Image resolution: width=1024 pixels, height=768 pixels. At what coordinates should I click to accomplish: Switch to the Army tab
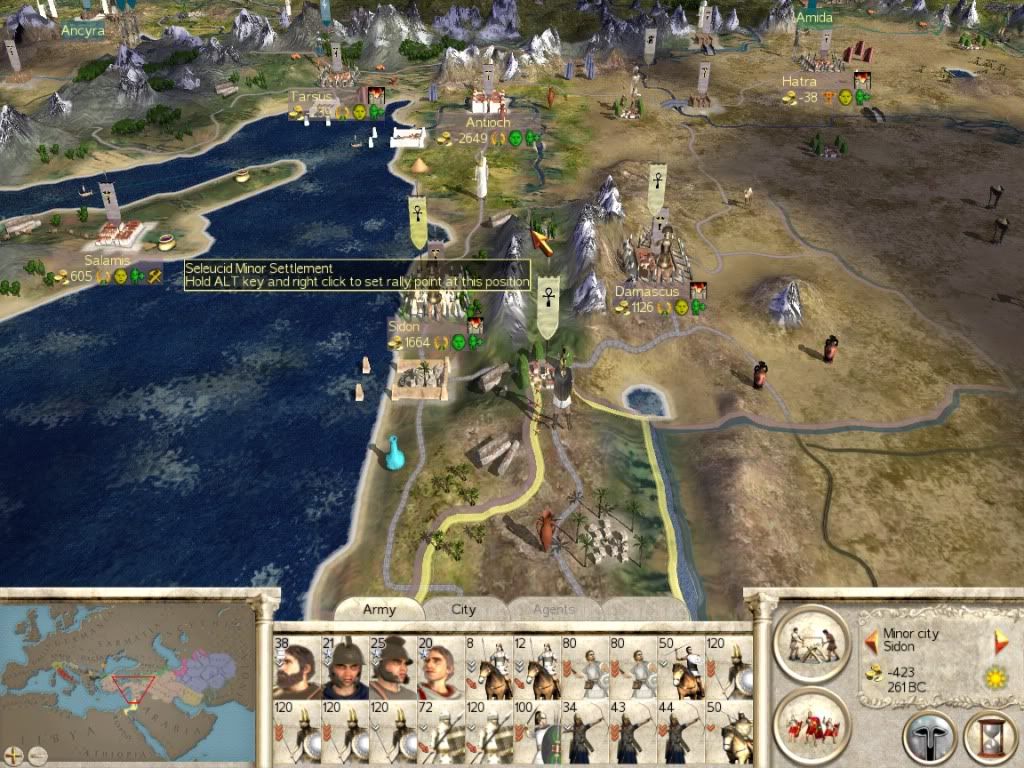[379, 609]
